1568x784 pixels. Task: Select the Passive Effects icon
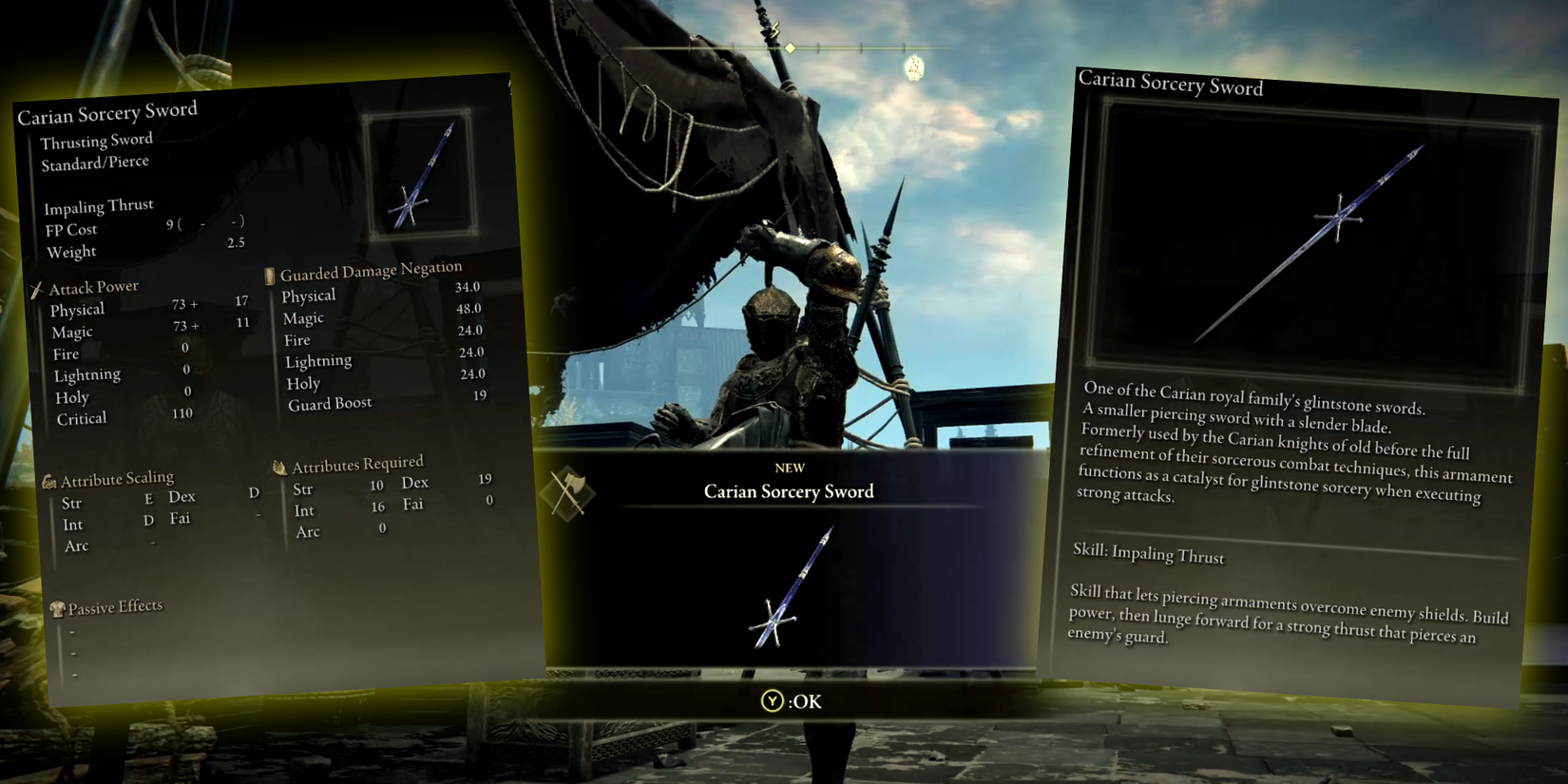[x=60, y=606]
